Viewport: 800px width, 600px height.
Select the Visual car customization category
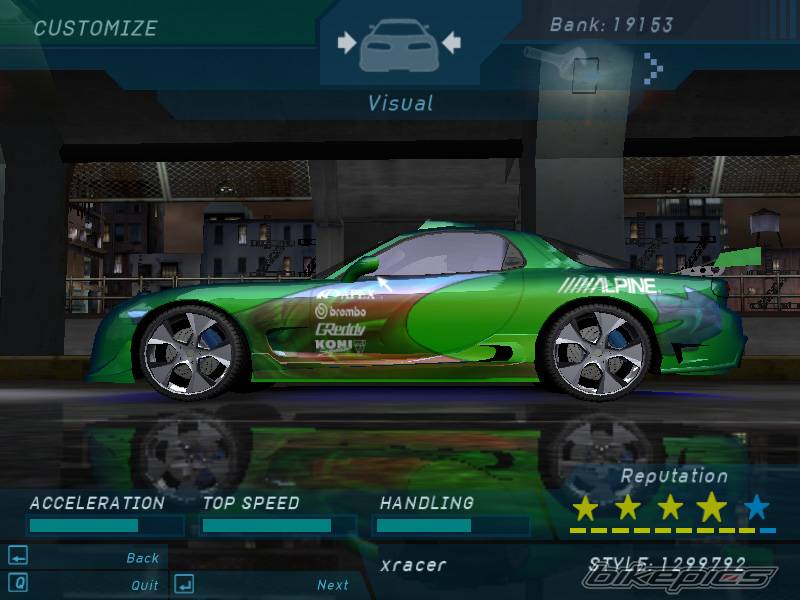click(399, 44)
